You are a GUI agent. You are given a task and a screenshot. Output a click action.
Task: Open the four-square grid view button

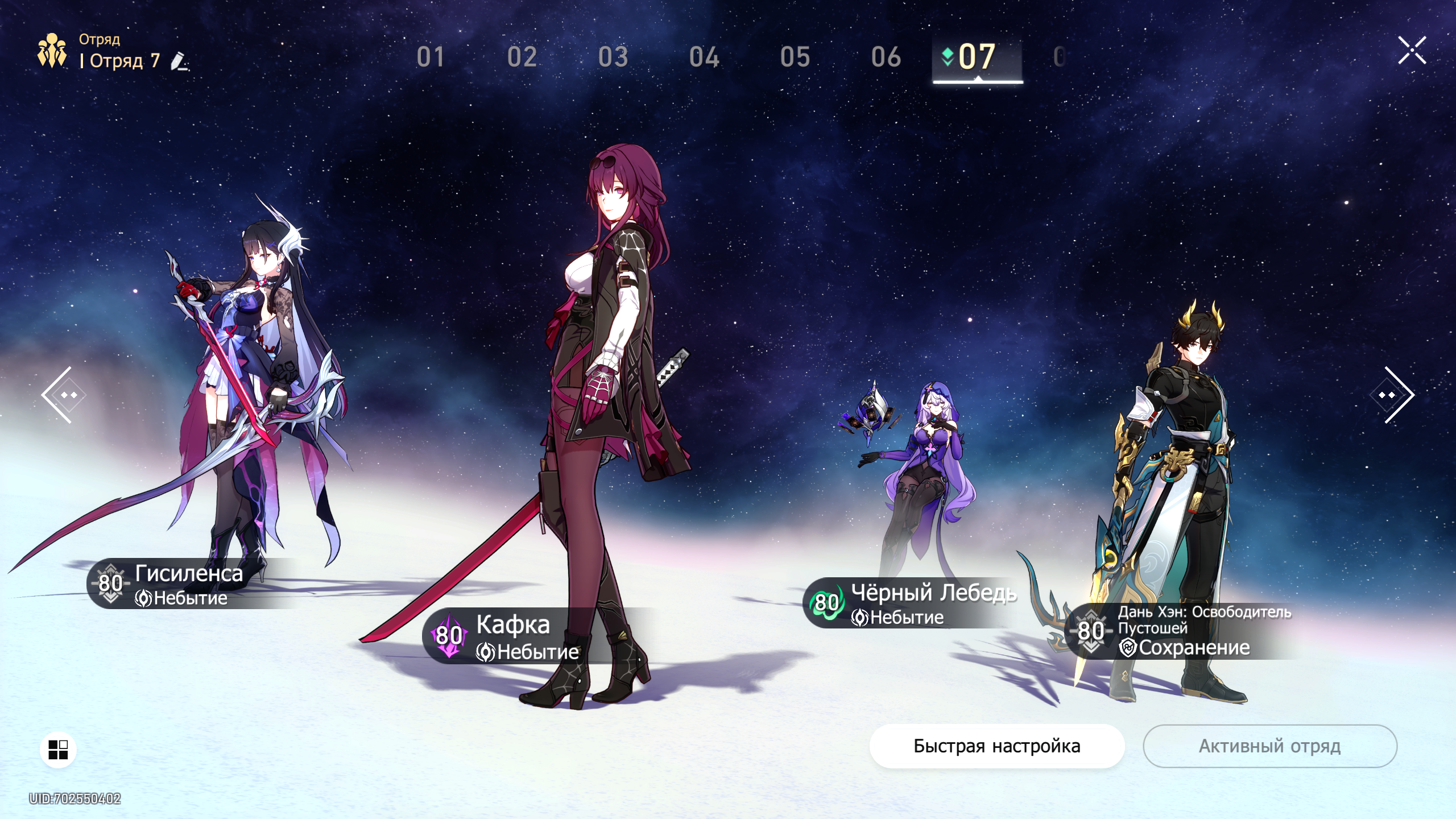click(58, 750)
